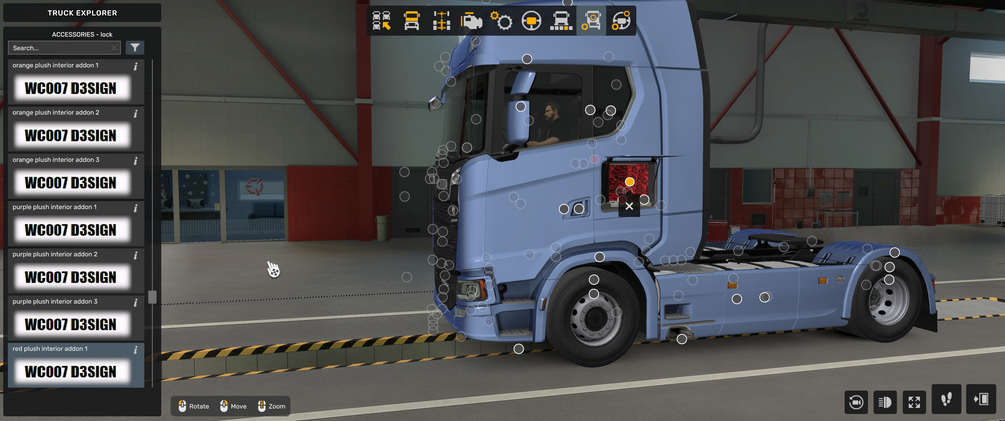This screenshot has height=421, width=1005.
Task: Choose purple plush interior addon 2
Action: click(70, 277)
